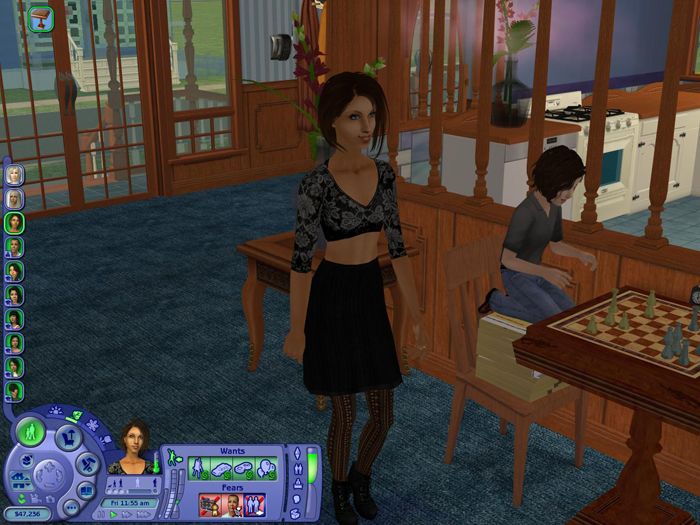This screenshot has height=525, width=700.
Task: Select the platinum-haired Sim at the top
Action: [x=14, y=175]
